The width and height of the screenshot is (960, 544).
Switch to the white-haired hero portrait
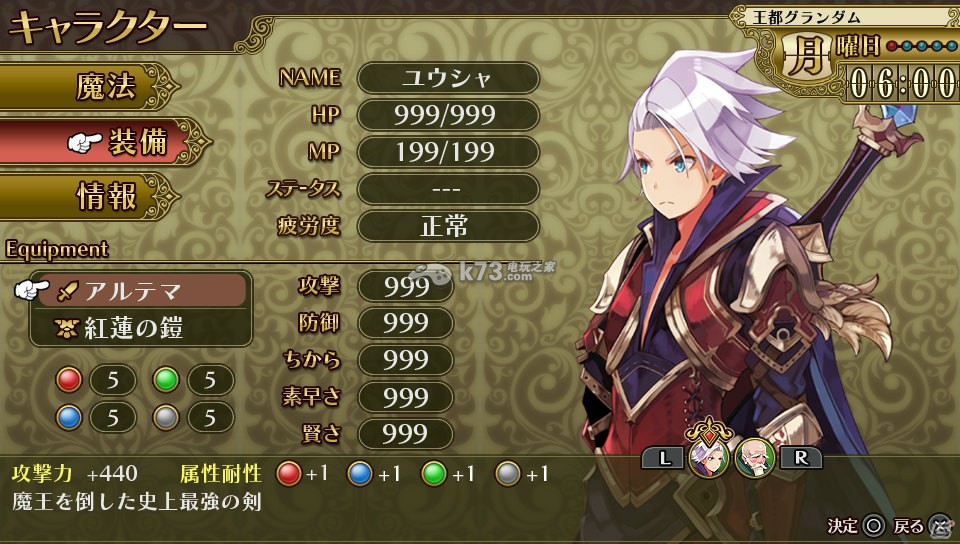pos(709,458)
